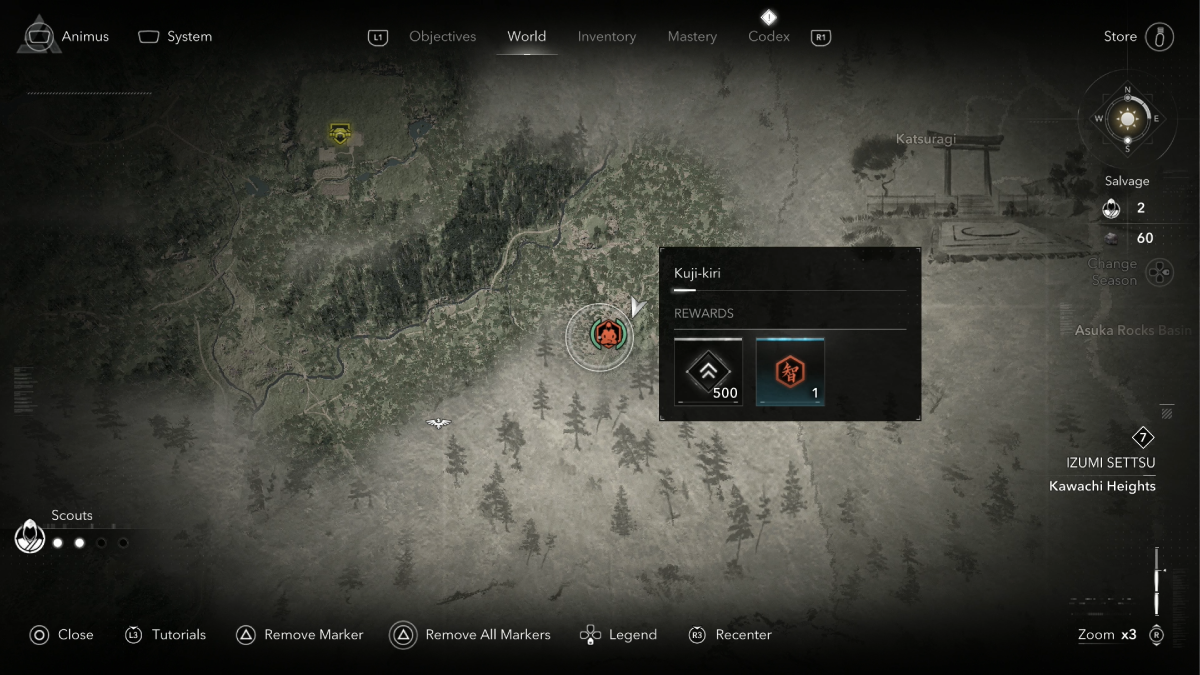Select the knowledge point reward tile
Image resolution: width=1200 pixels, height=675 pixels.
[790, 371]
